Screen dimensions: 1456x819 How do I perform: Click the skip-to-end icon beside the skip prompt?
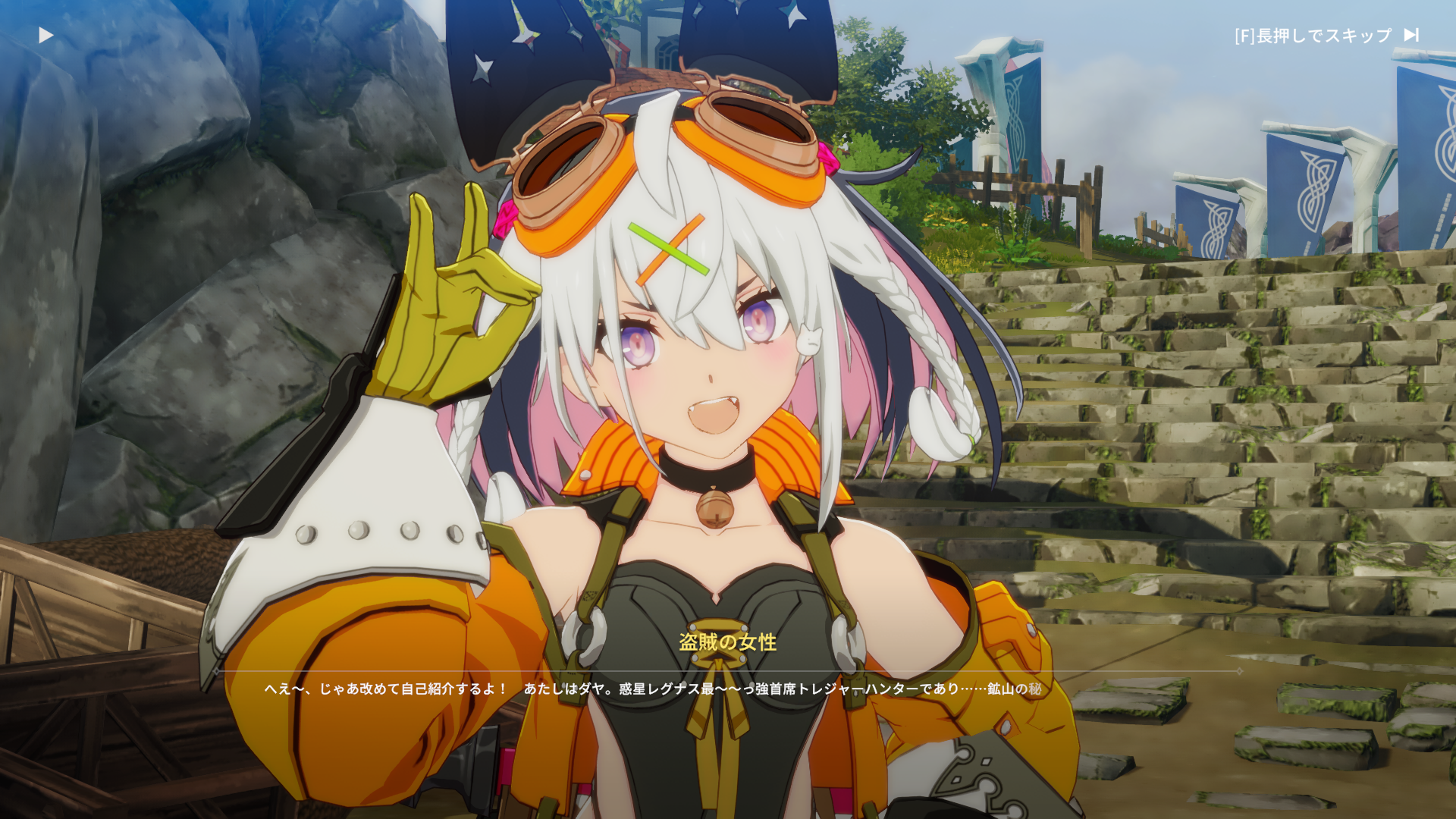pos(1410,34)
